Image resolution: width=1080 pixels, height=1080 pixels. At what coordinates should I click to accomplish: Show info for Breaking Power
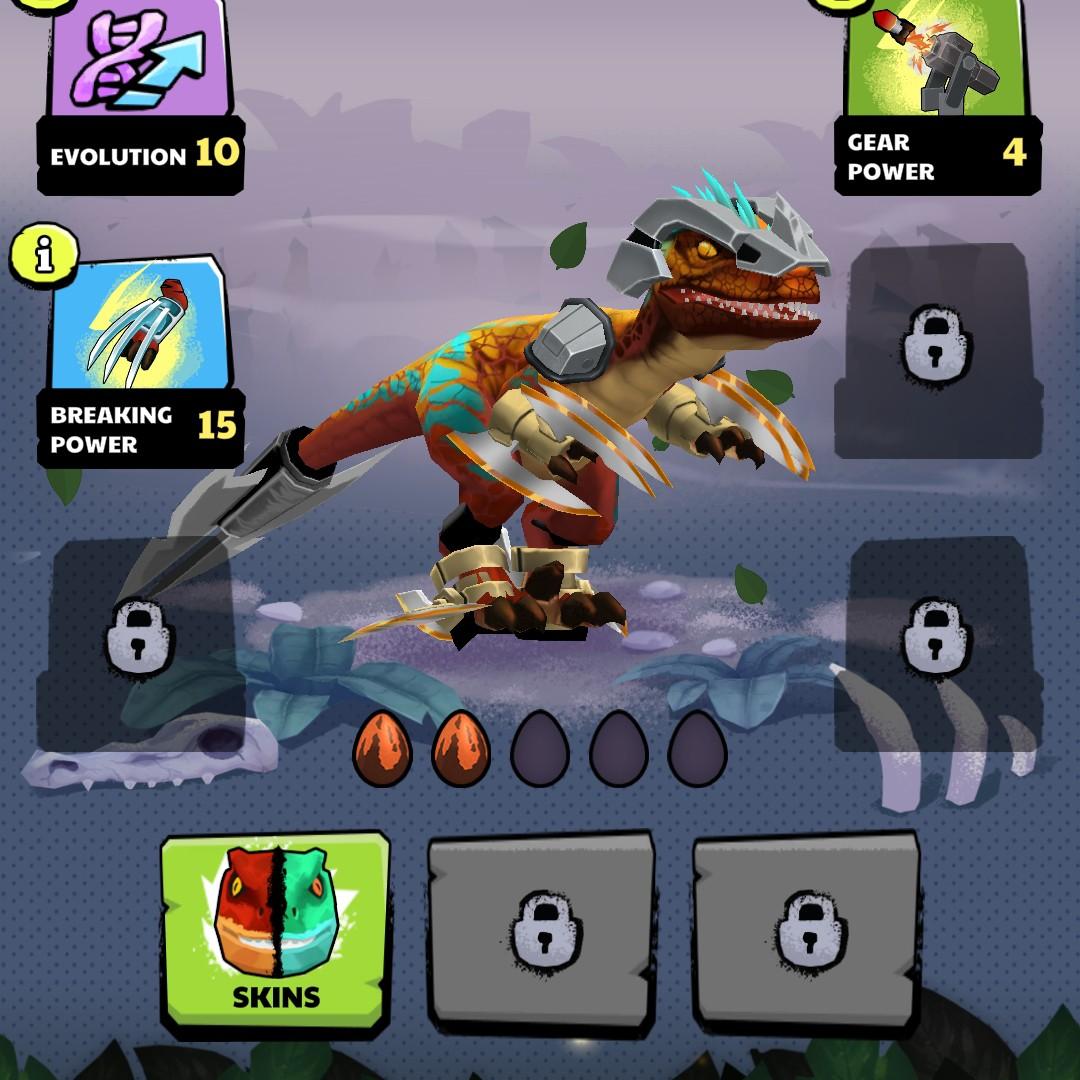[x=41, y=256]
